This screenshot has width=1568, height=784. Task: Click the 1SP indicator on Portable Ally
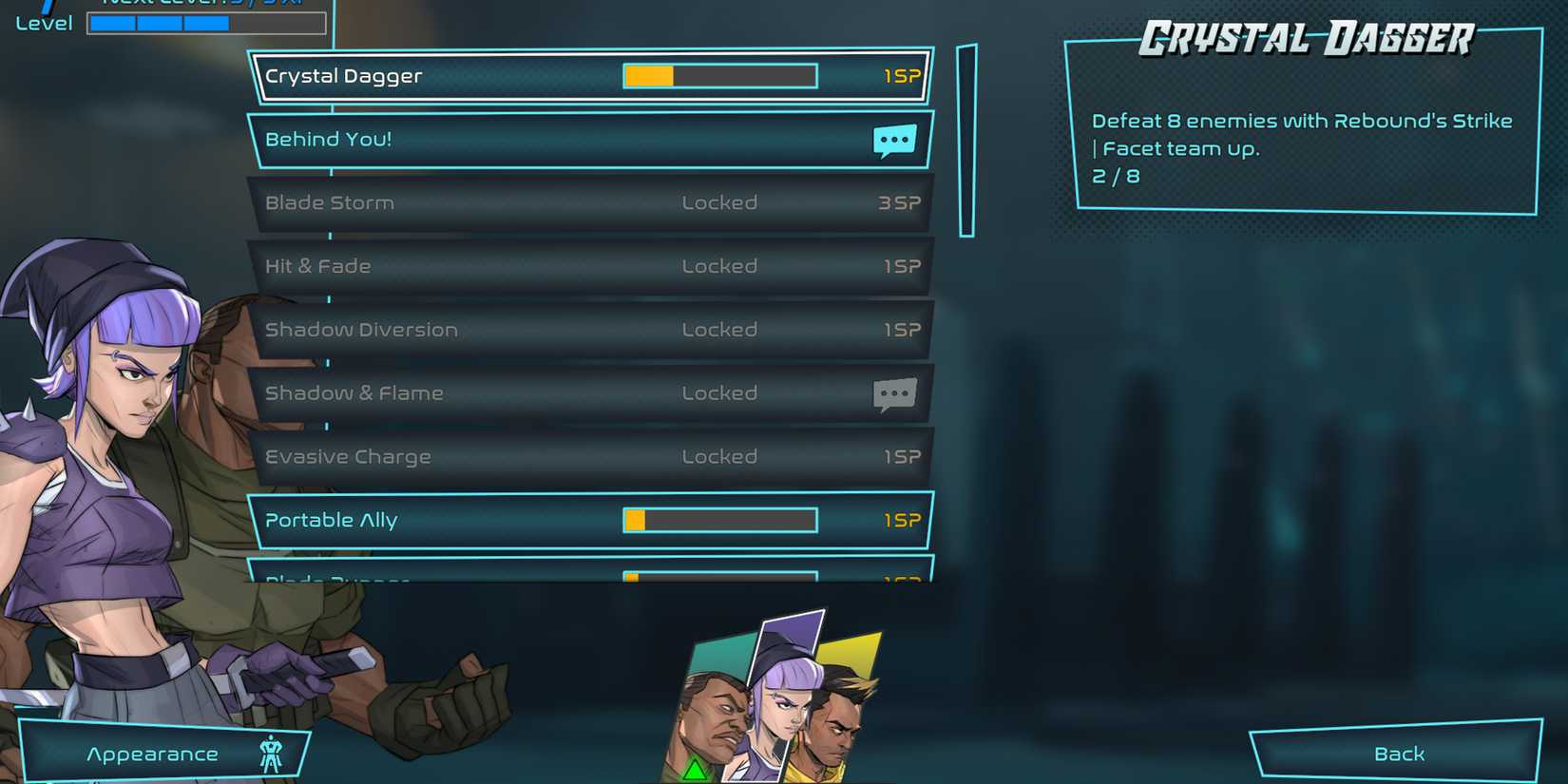click(x=901, y=520)
